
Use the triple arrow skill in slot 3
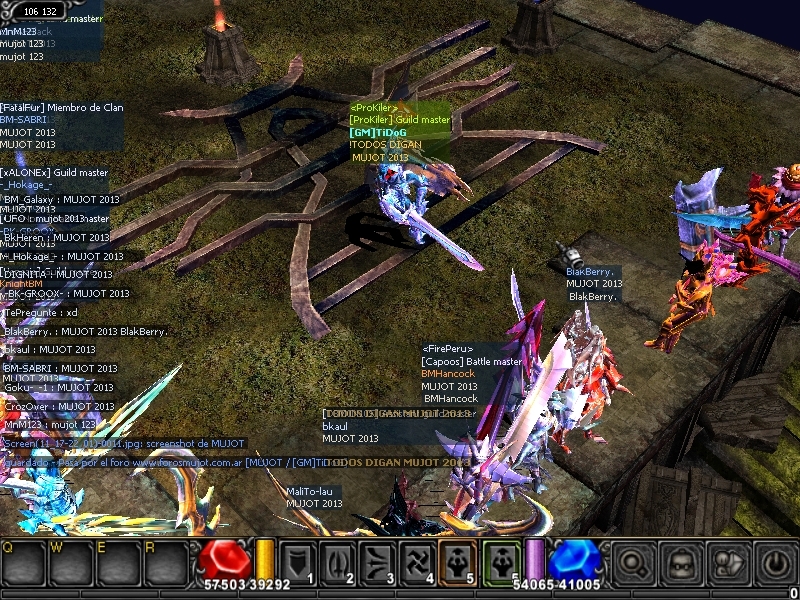point(377,561)
